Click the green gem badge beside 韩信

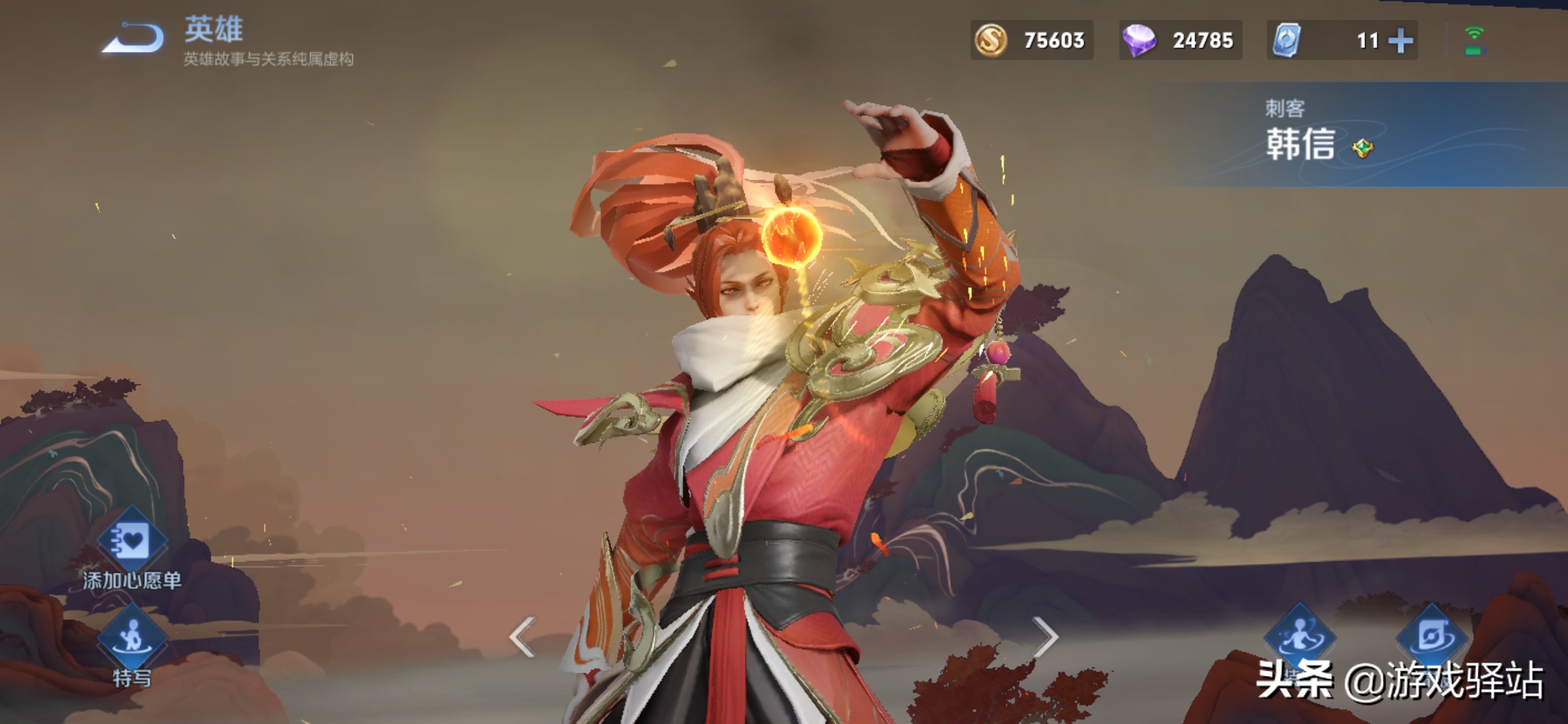click(x=1362, y=148)
